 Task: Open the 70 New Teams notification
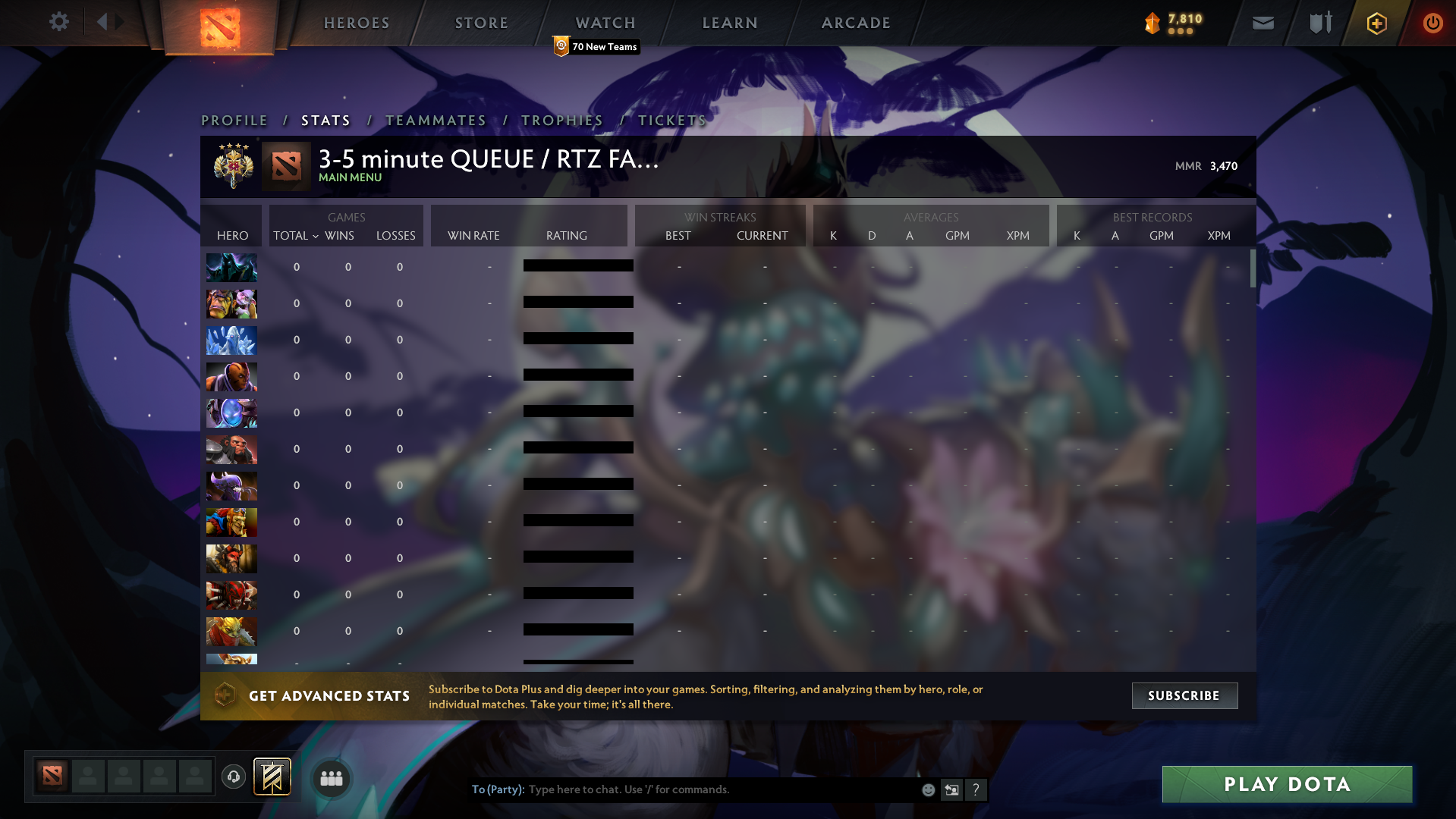(x=596, y=46)
